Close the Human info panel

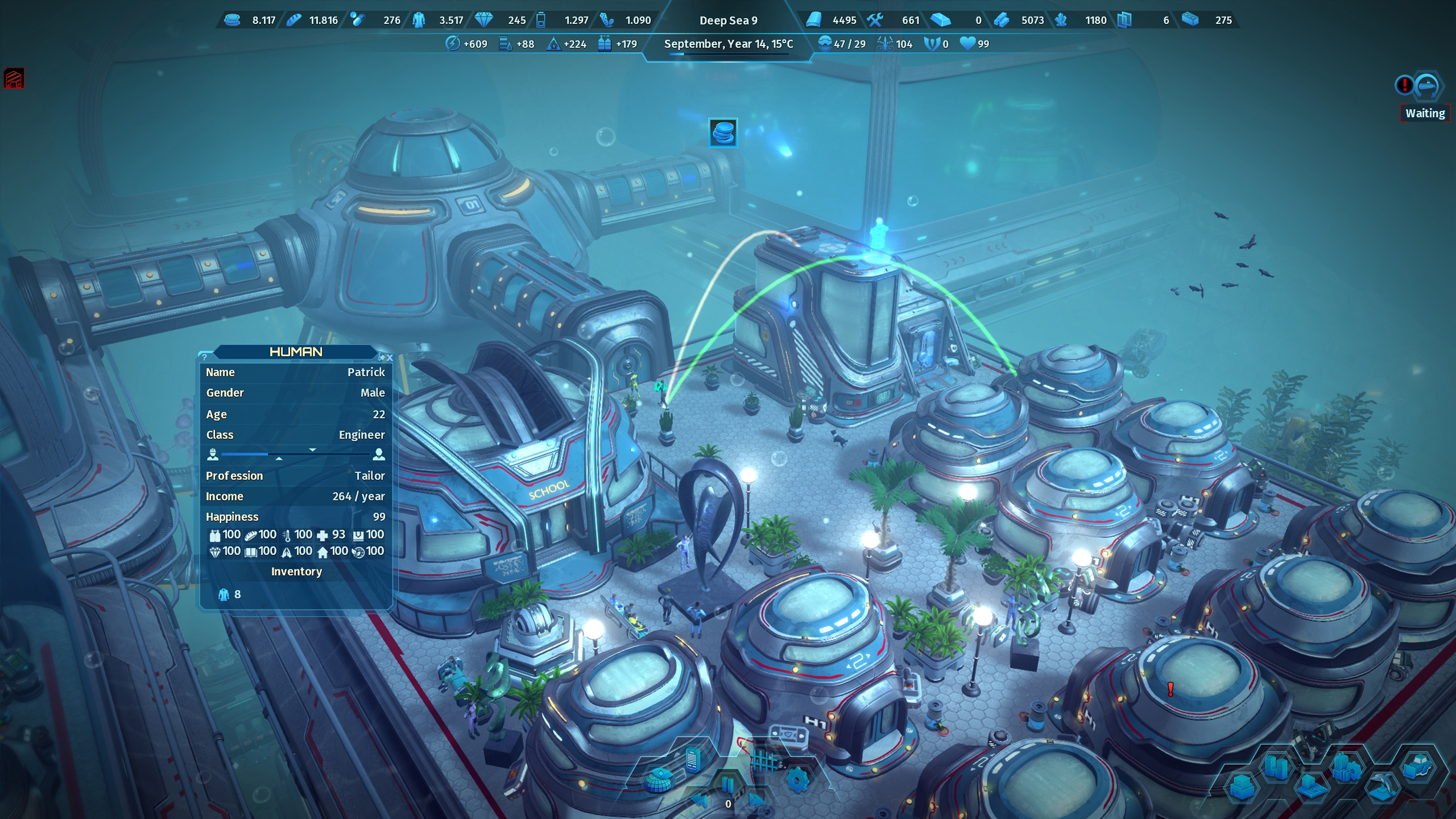[390, 358]
